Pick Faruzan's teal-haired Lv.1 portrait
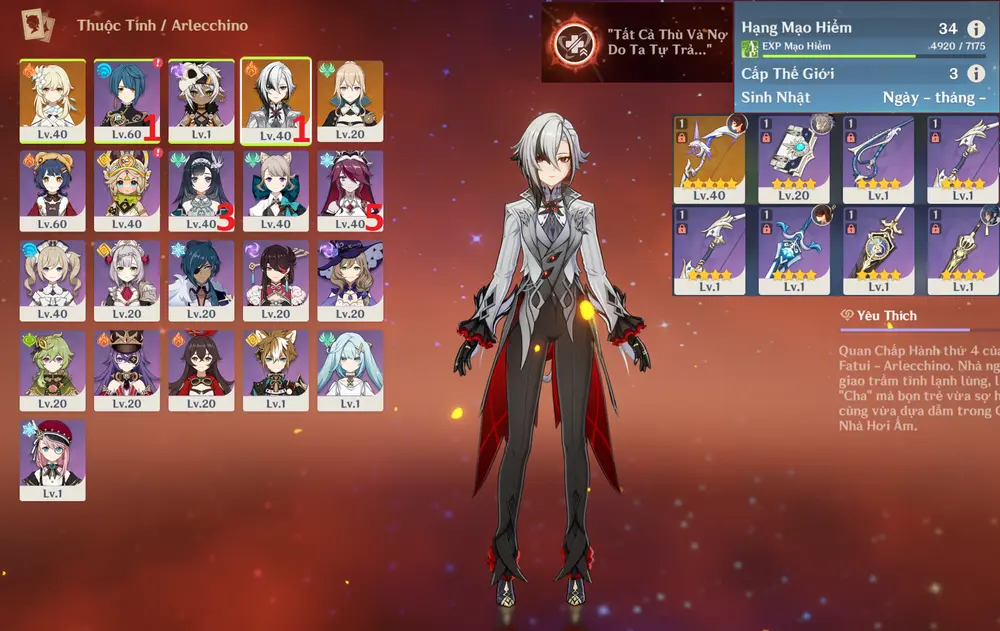 [350, 370]
